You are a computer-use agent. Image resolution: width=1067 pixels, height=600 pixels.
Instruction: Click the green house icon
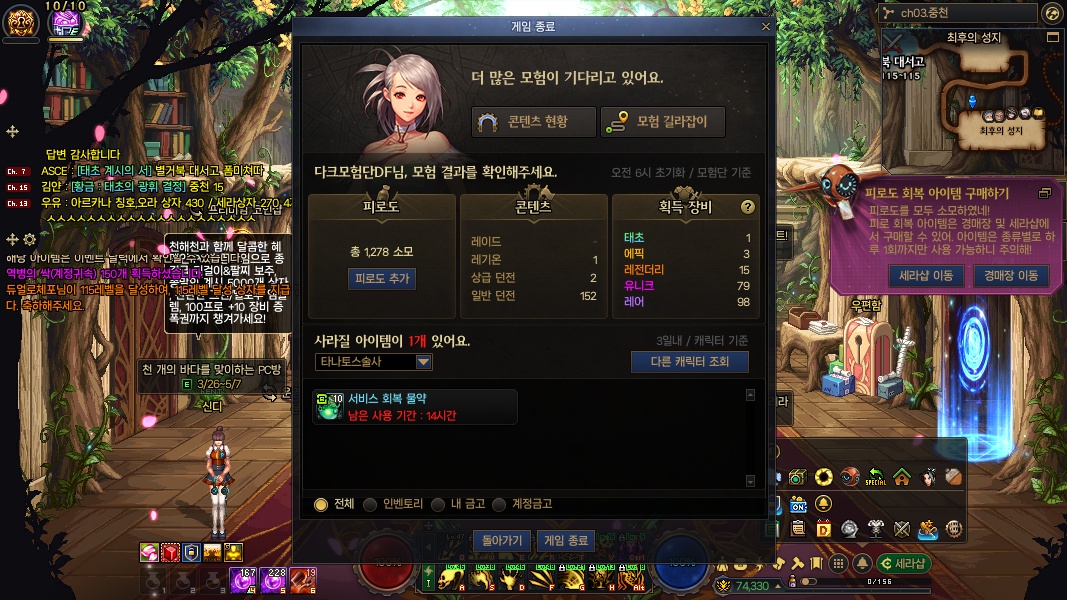pyautogui.click(x=902, y=477)
